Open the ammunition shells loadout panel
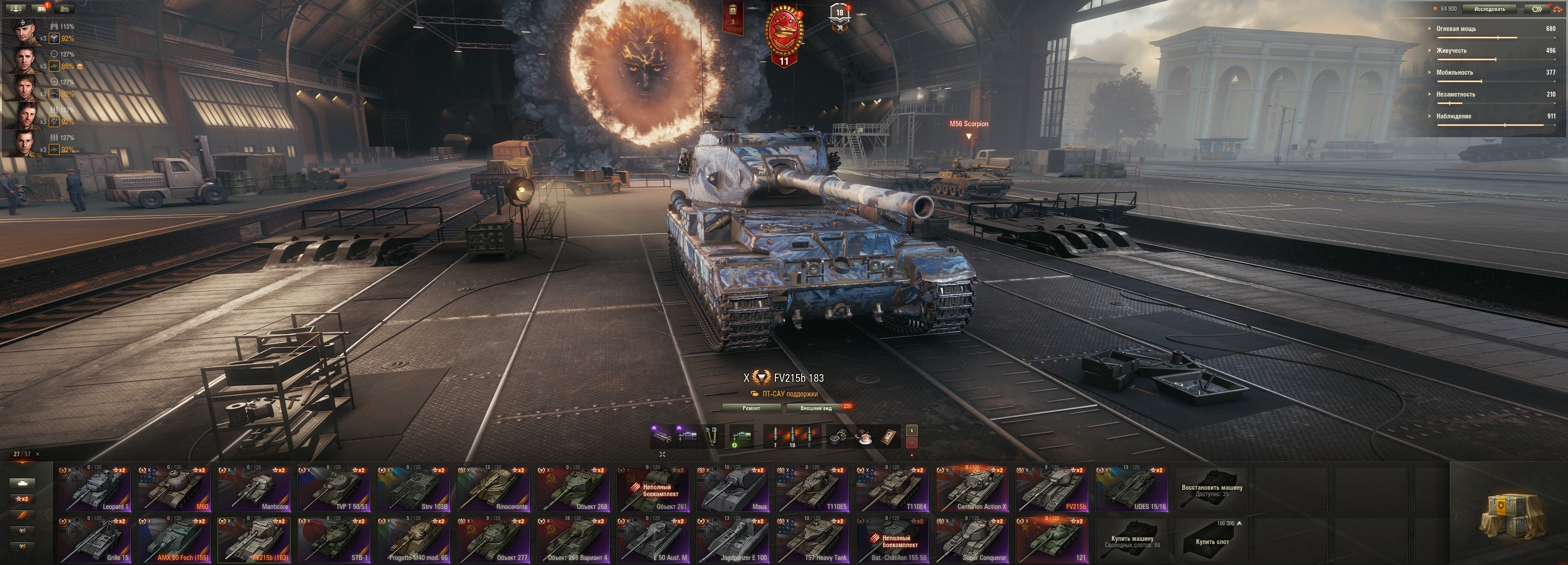 [792, 437]
